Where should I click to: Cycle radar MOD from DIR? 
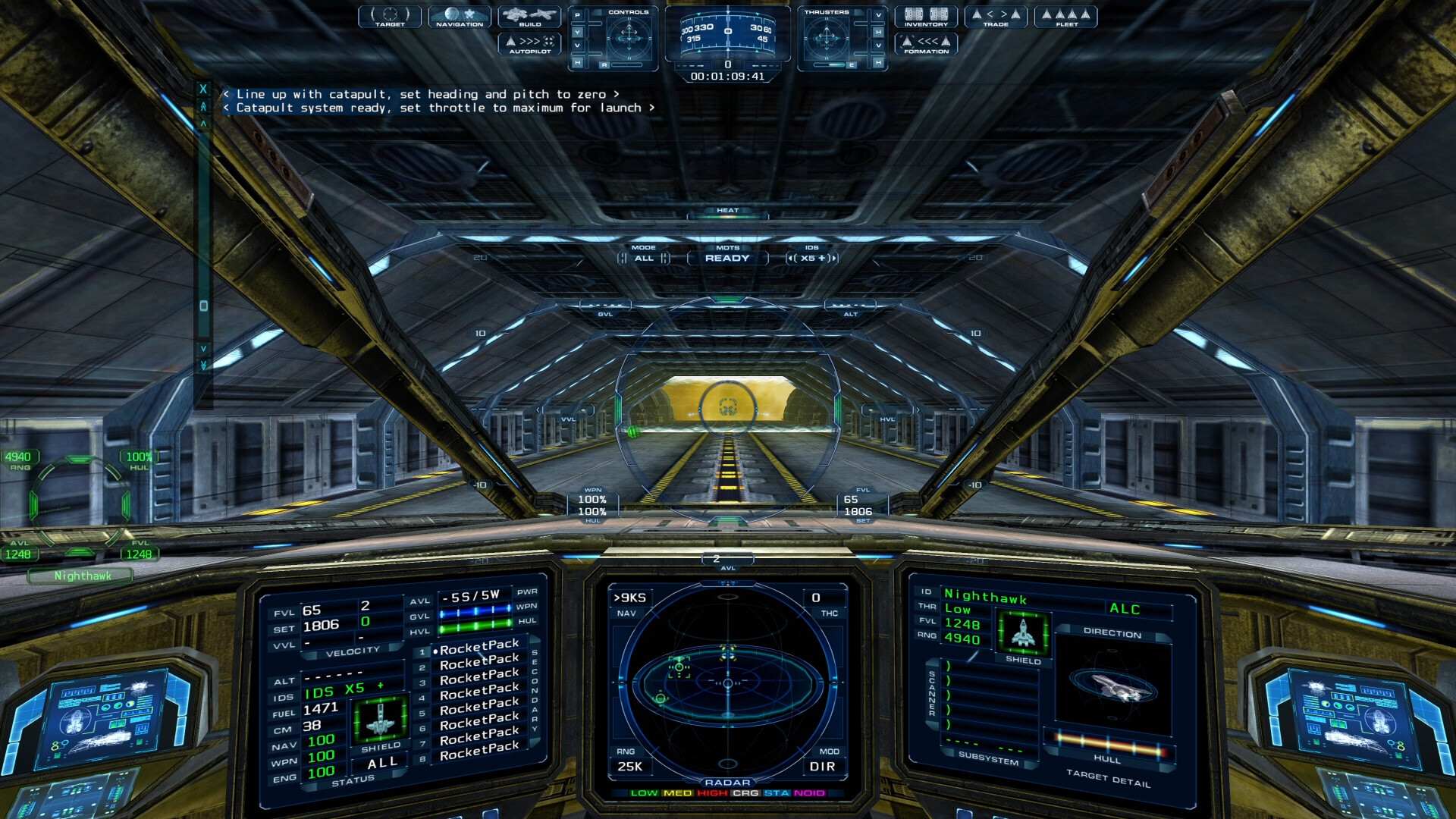coord(823,767)
